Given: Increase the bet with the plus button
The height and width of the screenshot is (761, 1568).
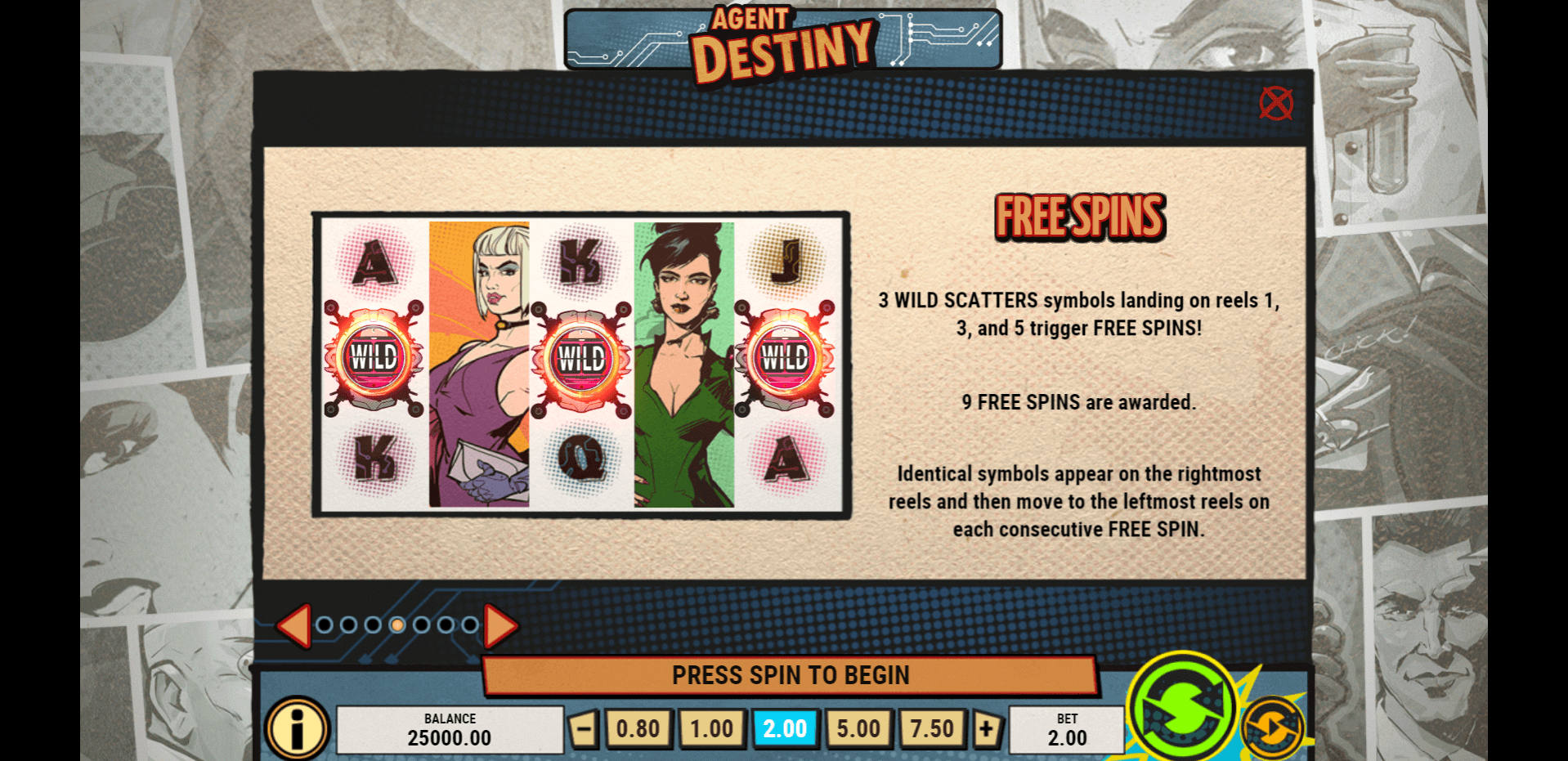Looking at the screenshot, I should [987, 728].
